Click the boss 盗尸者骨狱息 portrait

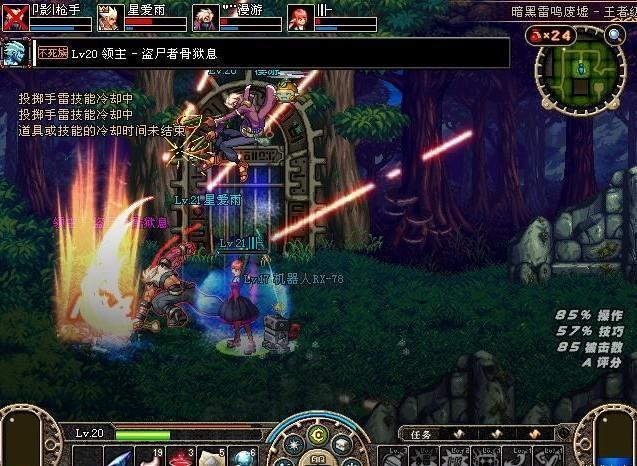(x=15, y=53)
